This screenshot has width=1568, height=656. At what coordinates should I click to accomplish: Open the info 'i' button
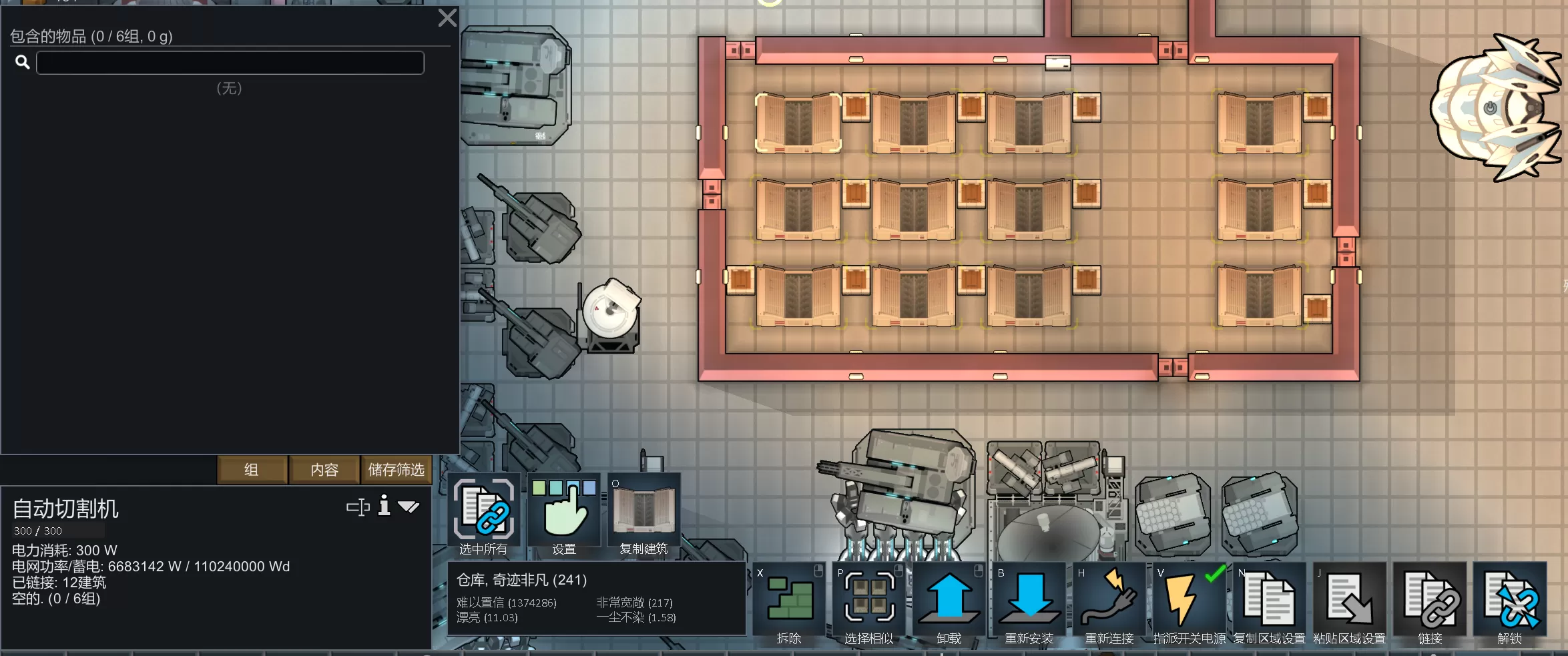click(x=384, y=506)
